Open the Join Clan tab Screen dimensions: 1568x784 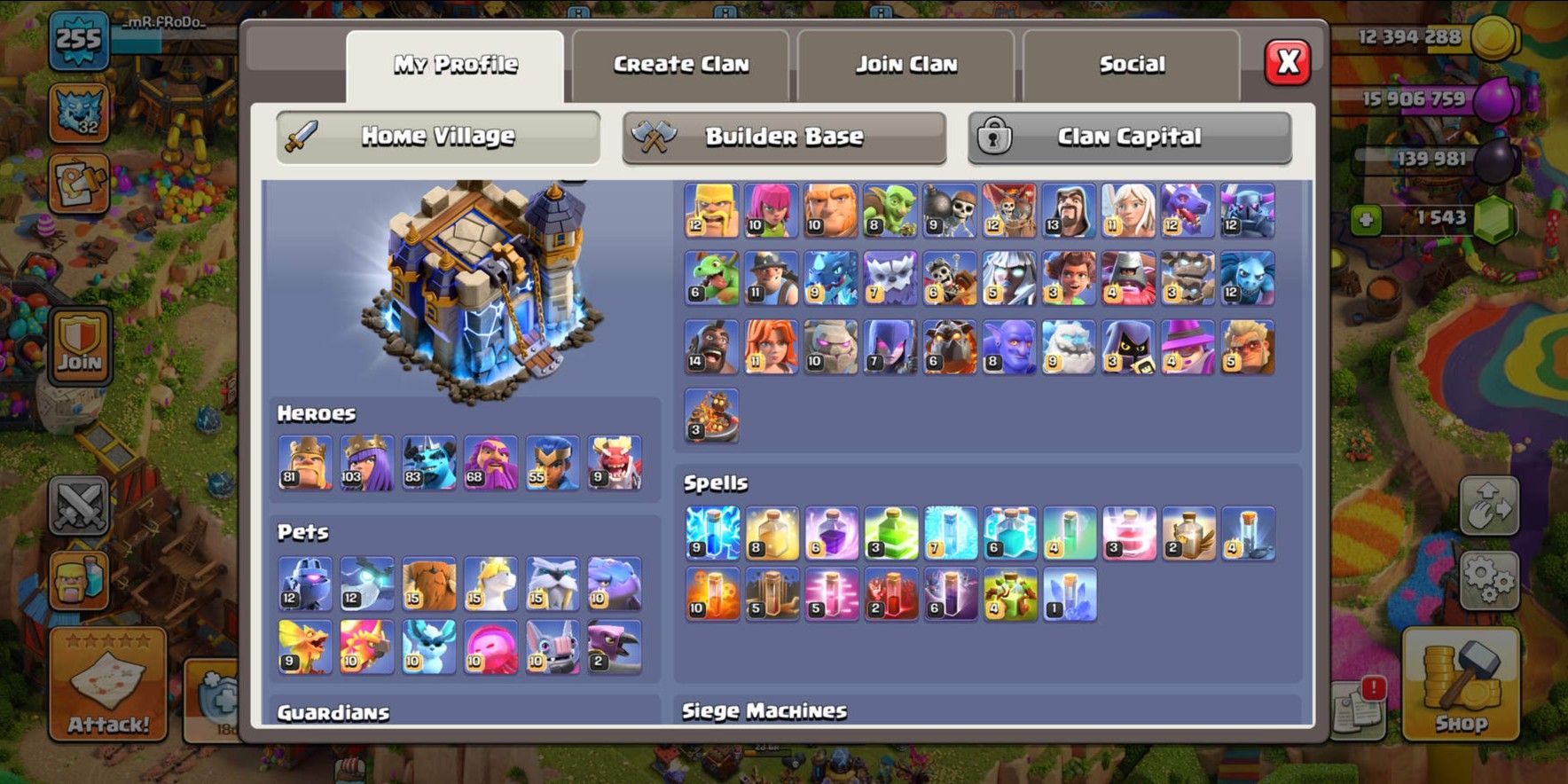pos(905,63)
